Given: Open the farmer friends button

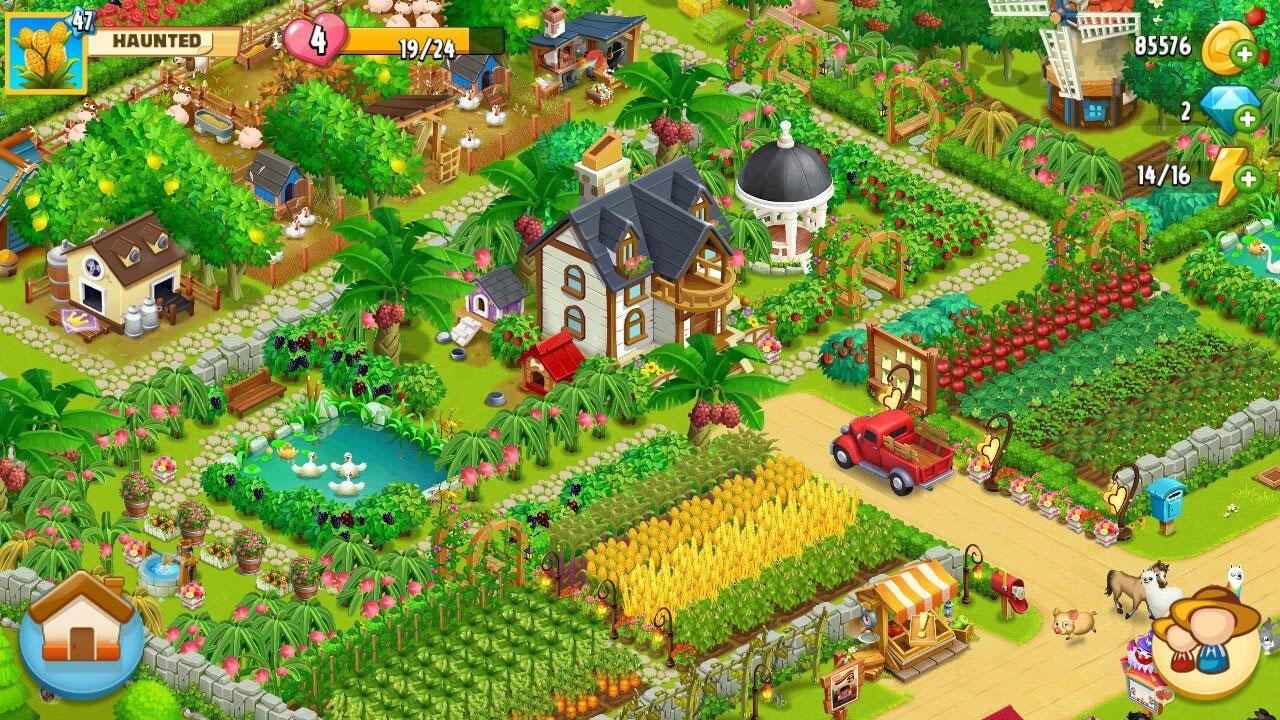Looking at the screenshot, I should (x=1206, y=641).
